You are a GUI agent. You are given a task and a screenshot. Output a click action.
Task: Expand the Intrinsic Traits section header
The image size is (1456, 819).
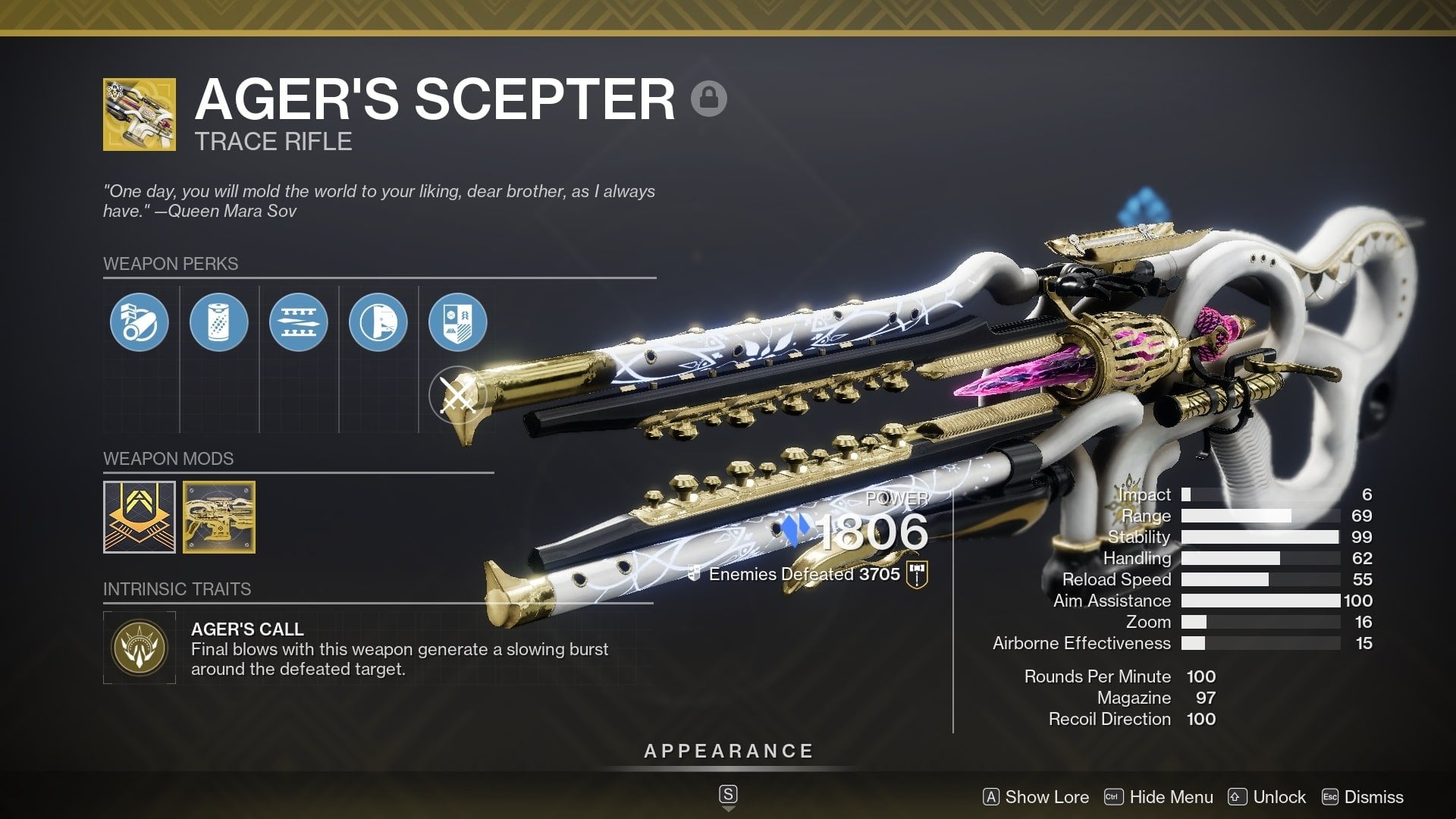point(177,588)
